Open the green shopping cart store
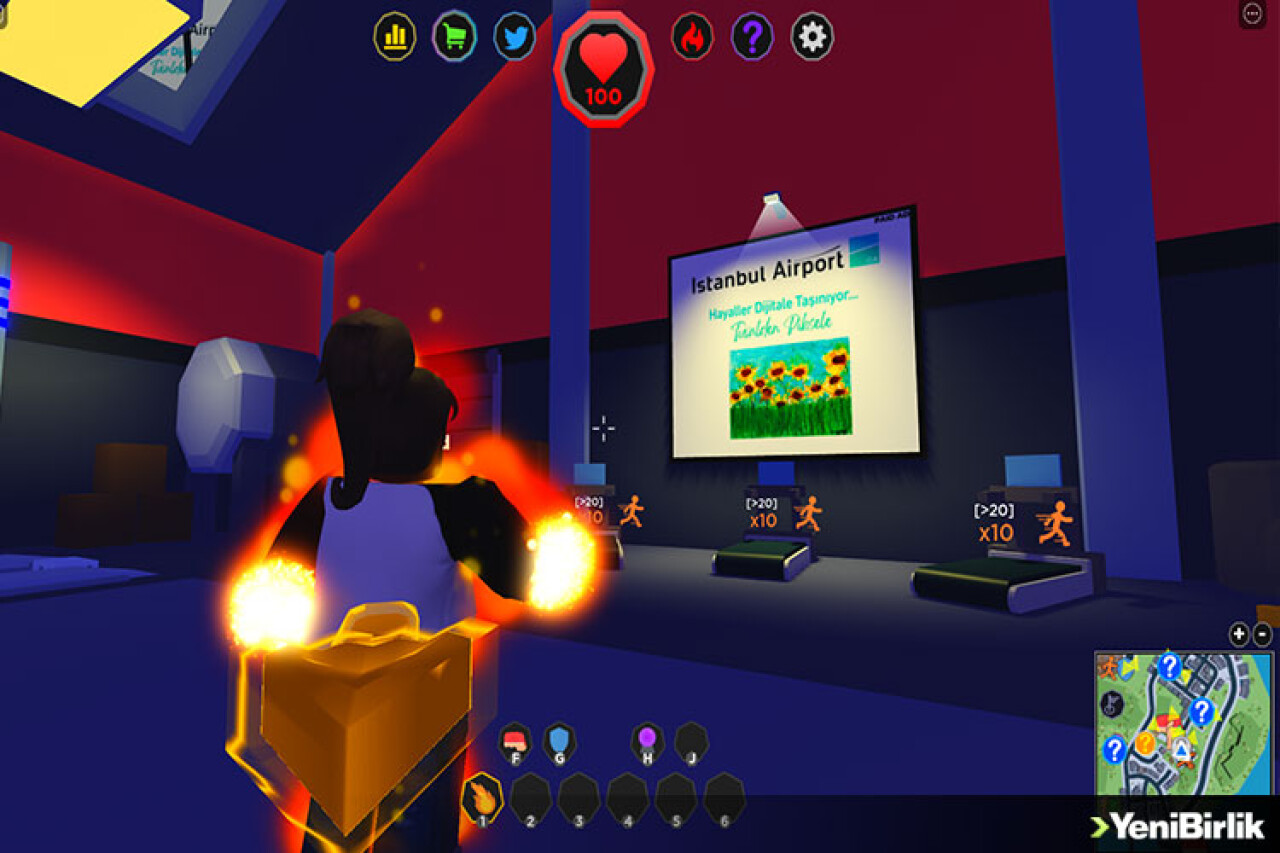The width and height of the screenshot is (1280, 853). coord(454,37)
